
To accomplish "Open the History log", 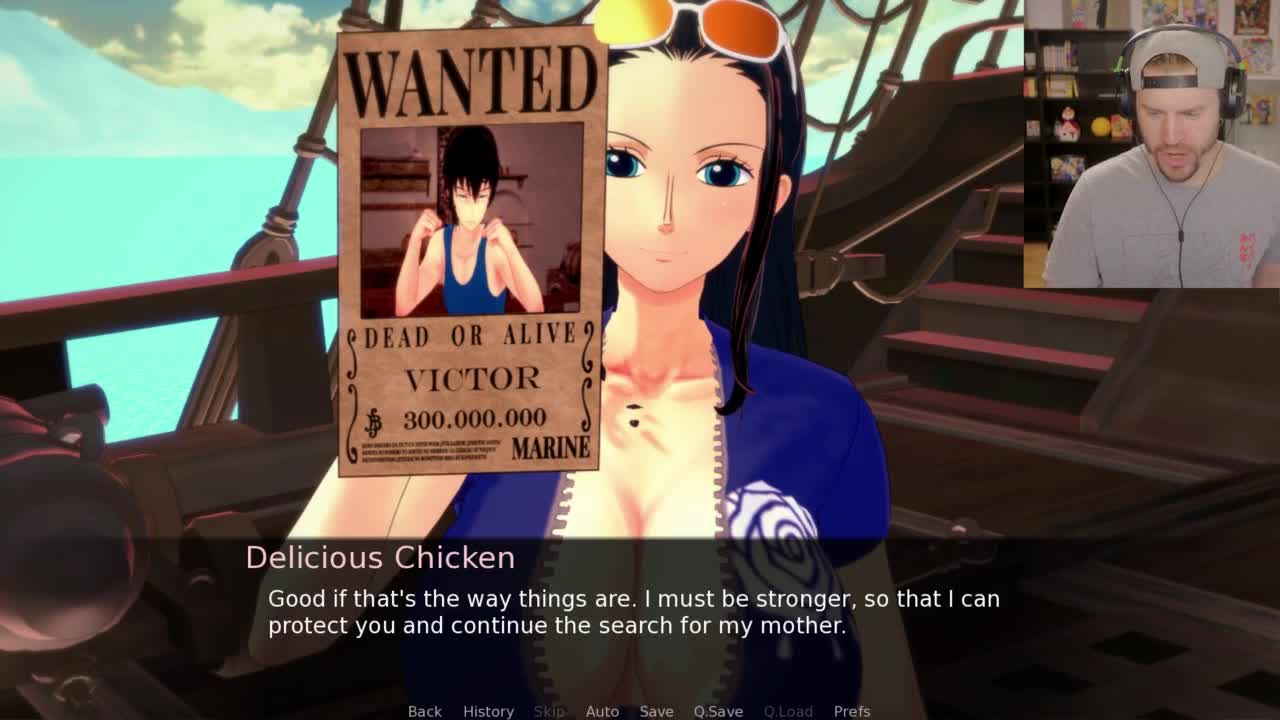I will (488, 711).
